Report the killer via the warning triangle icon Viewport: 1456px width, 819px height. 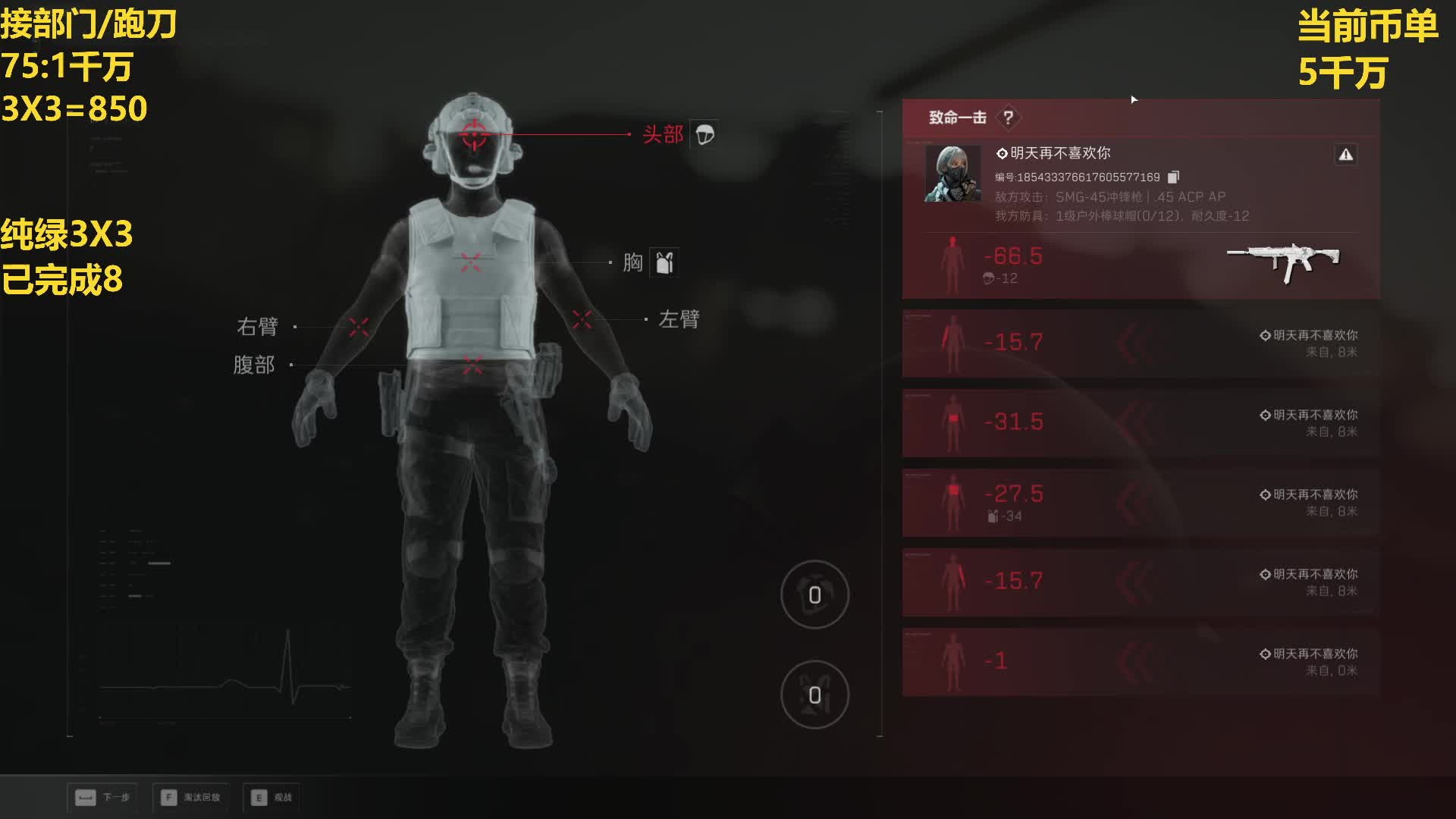click(1345, 155)
